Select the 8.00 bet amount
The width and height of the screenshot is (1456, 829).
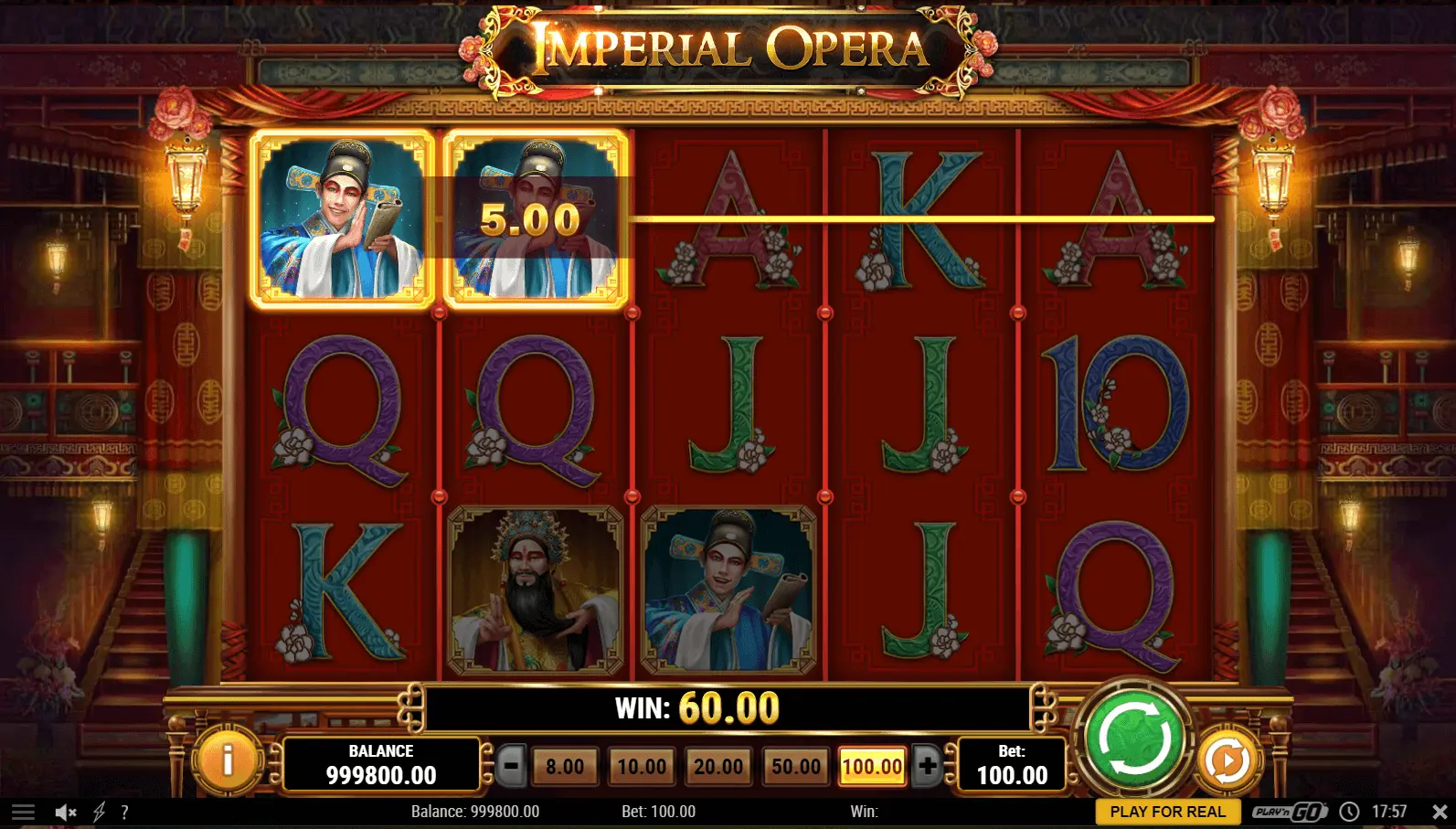565,767
